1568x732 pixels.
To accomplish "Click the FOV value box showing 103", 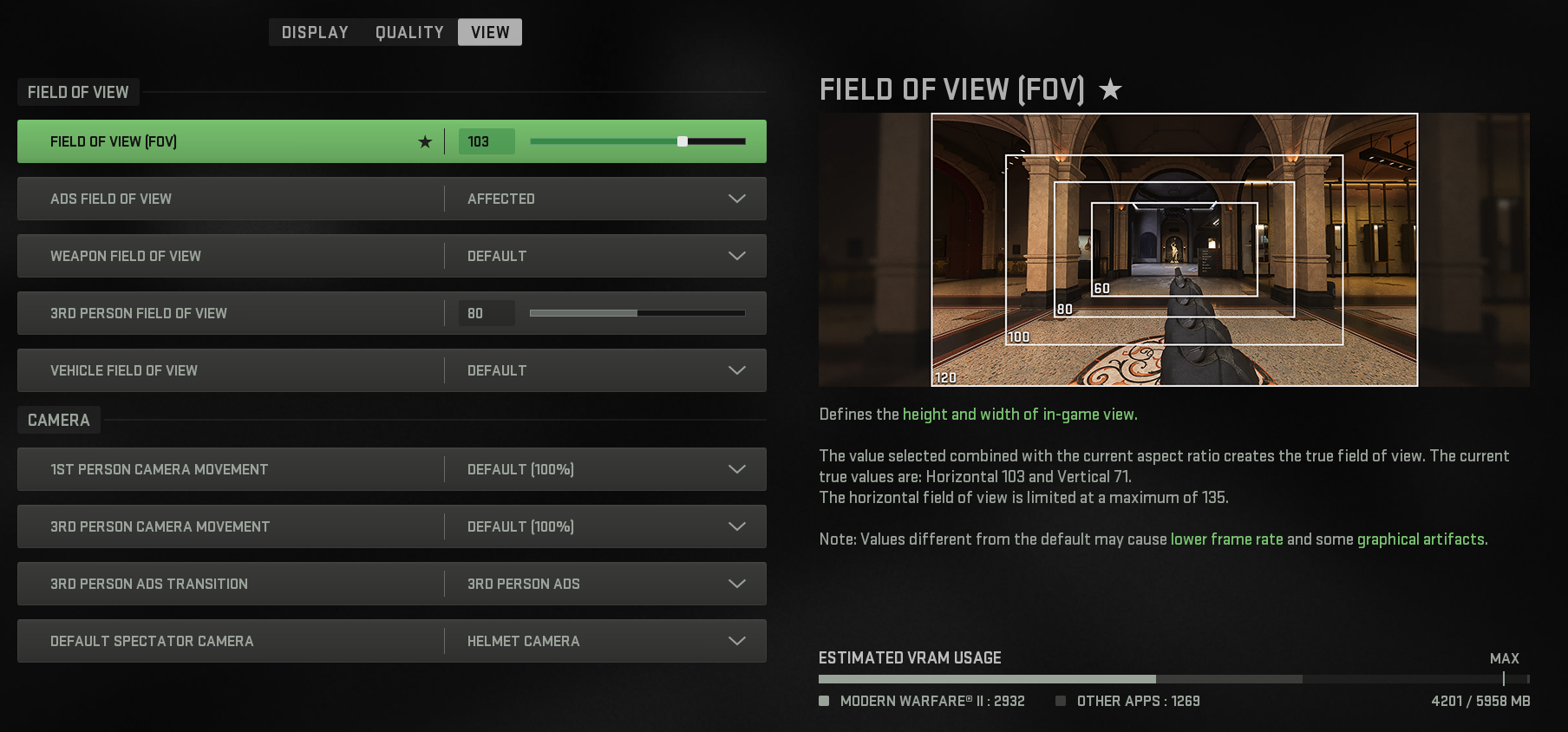I will coord(486,141).
